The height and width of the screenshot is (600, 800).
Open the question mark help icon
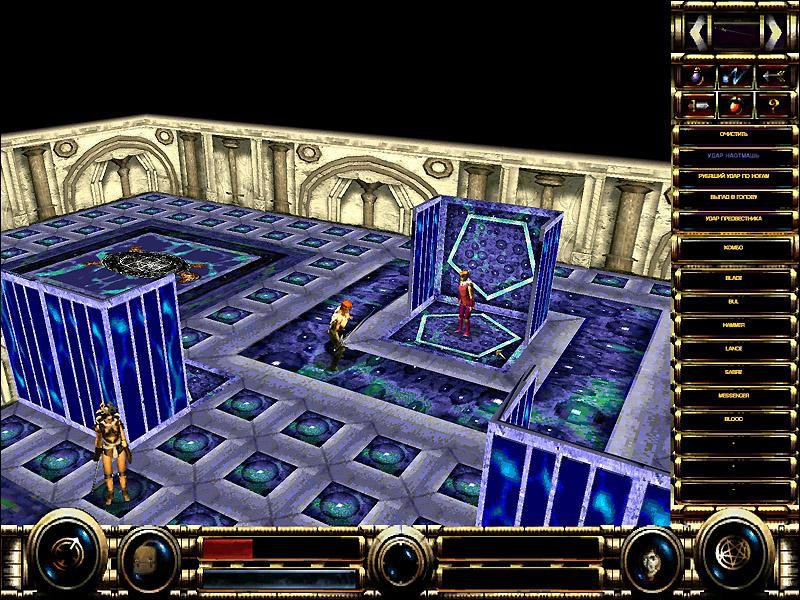click(772, 105)
